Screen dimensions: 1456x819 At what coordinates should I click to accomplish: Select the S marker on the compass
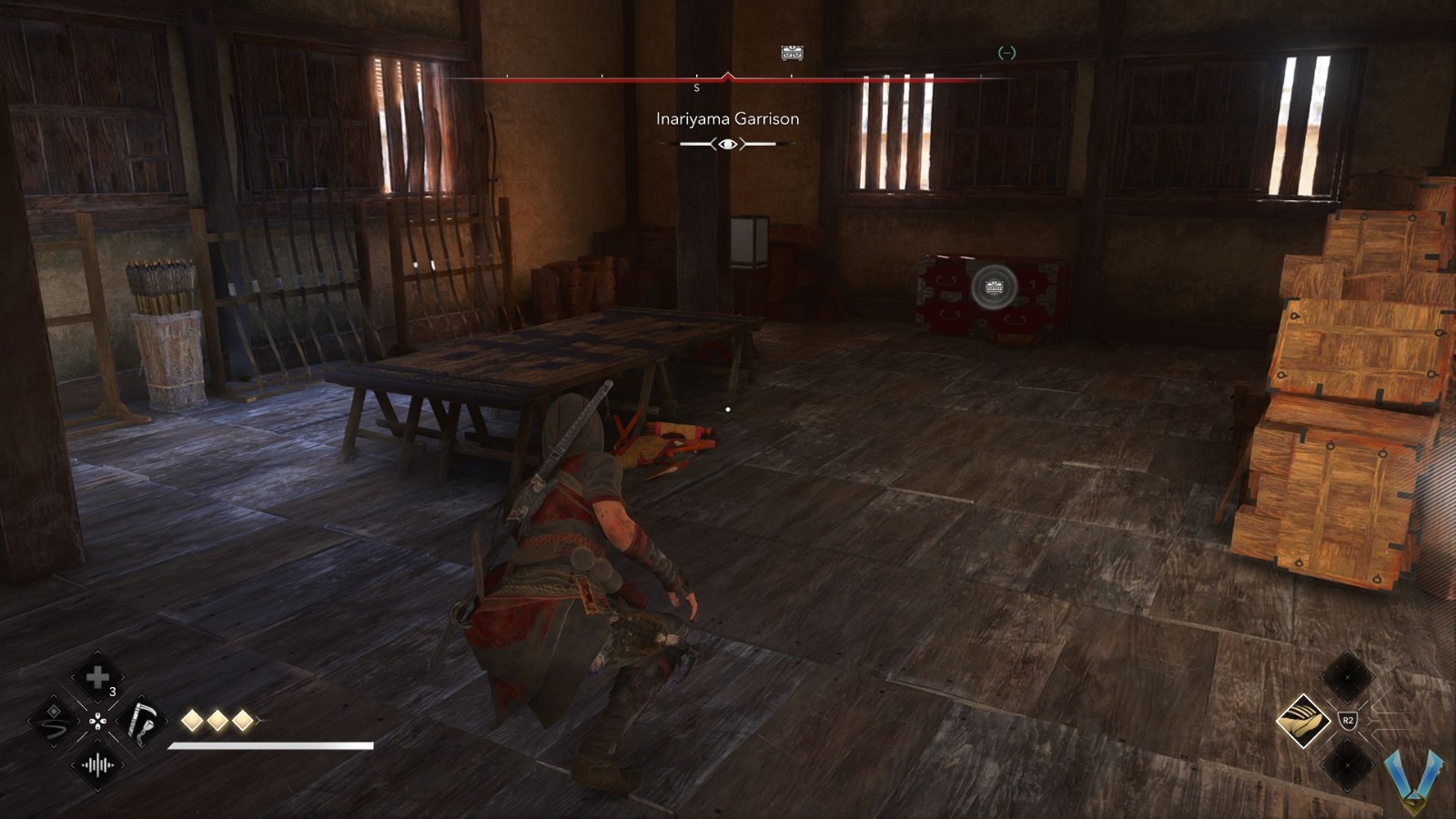click(x=697, y=87)
